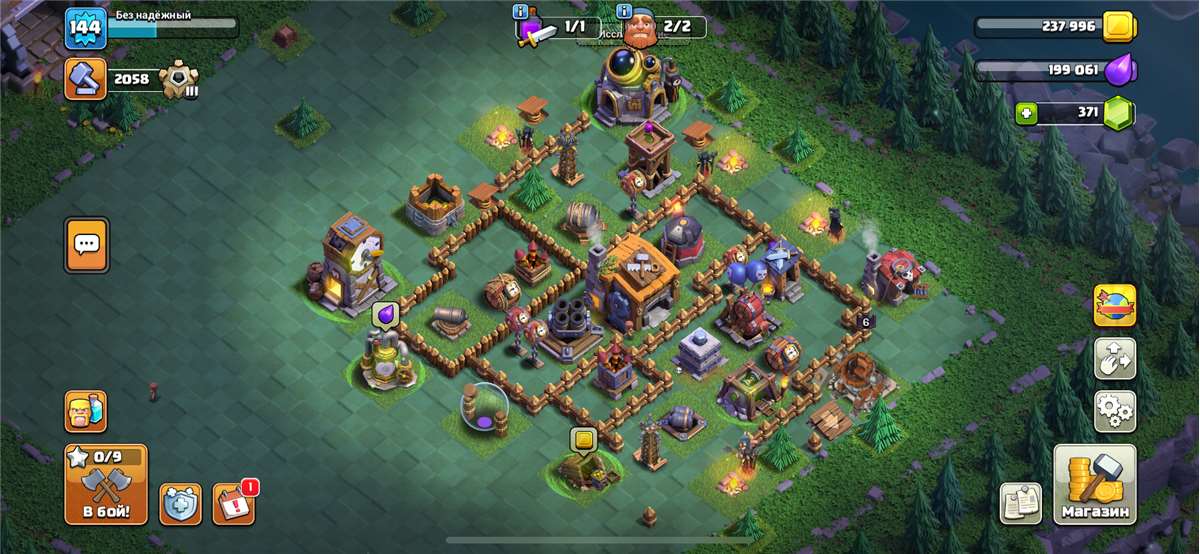The image size is (1200, 554).
Task: Open the barbarian and potion icon
Action: [x=86, y=410]
